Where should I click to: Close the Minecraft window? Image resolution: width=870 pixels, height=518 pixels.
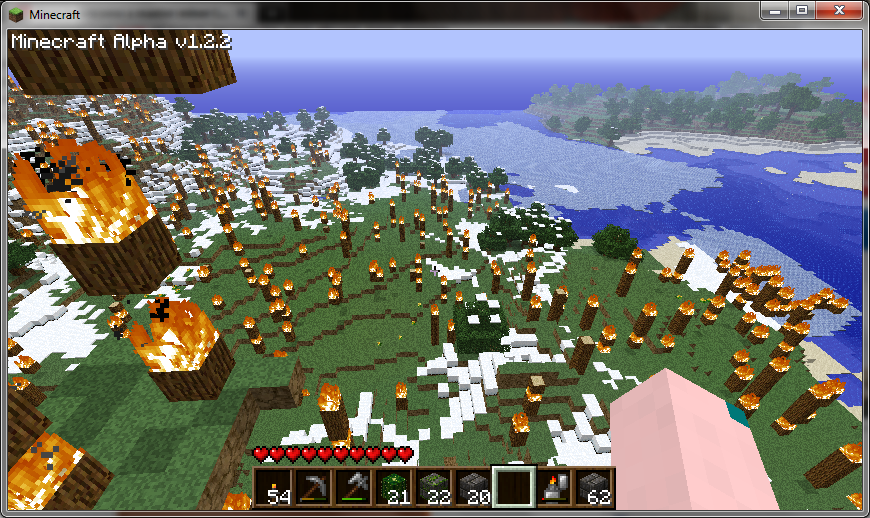[x=838, y=10]
